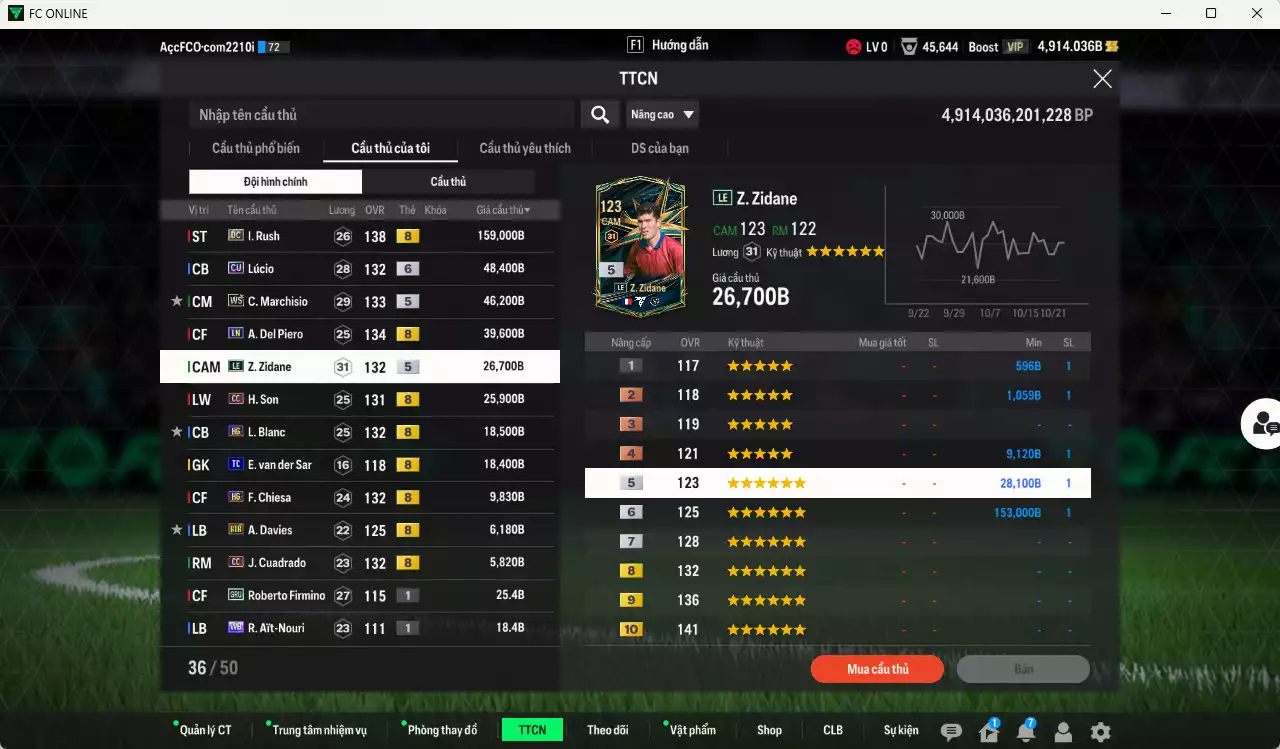Buy player with Mua cầu thủ button
This screenshot has width=1280, height=749.
[877, 669]
